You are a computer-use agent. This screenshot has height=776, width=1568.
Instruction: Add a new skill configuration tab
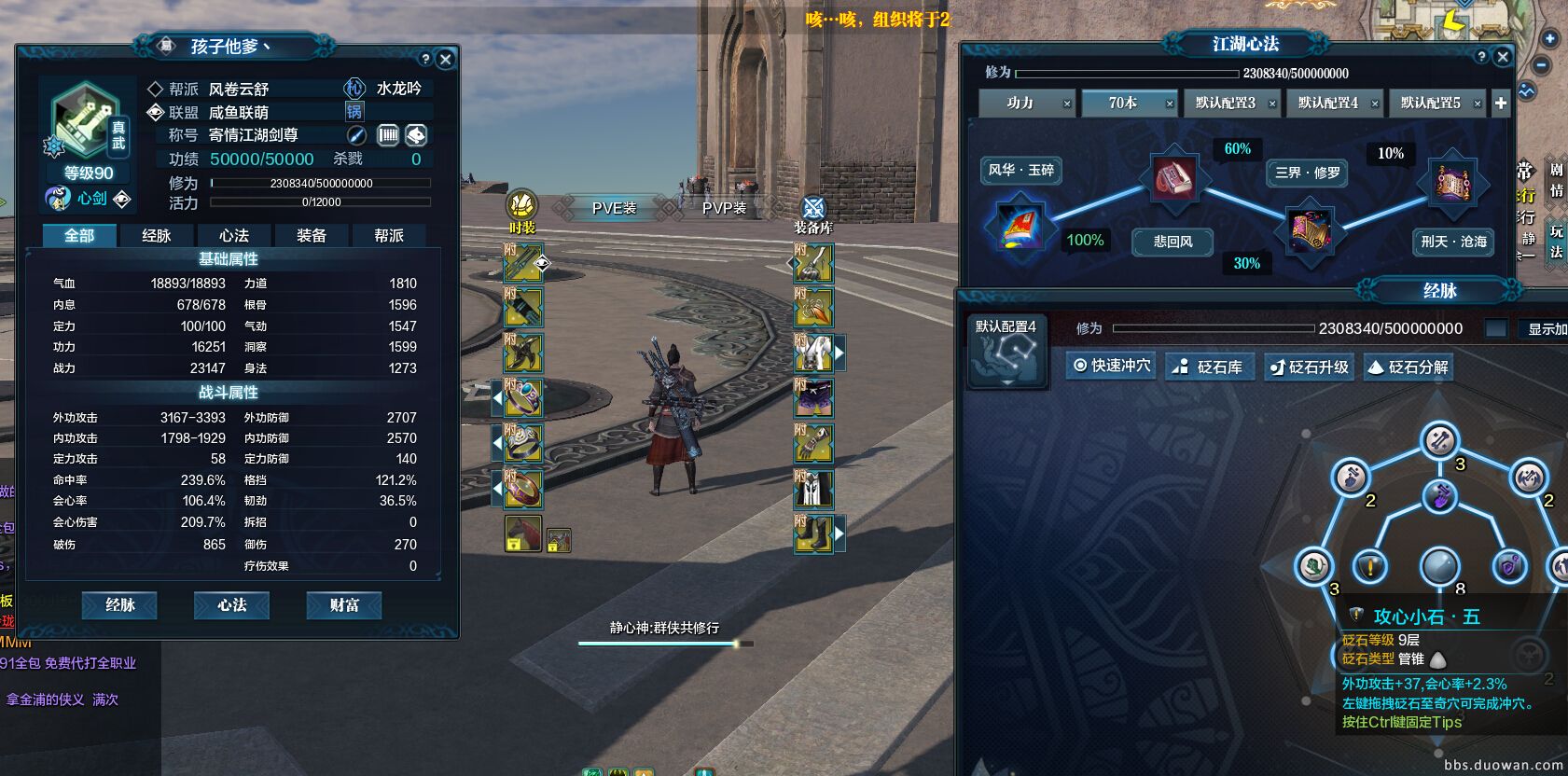point(1501,103)
